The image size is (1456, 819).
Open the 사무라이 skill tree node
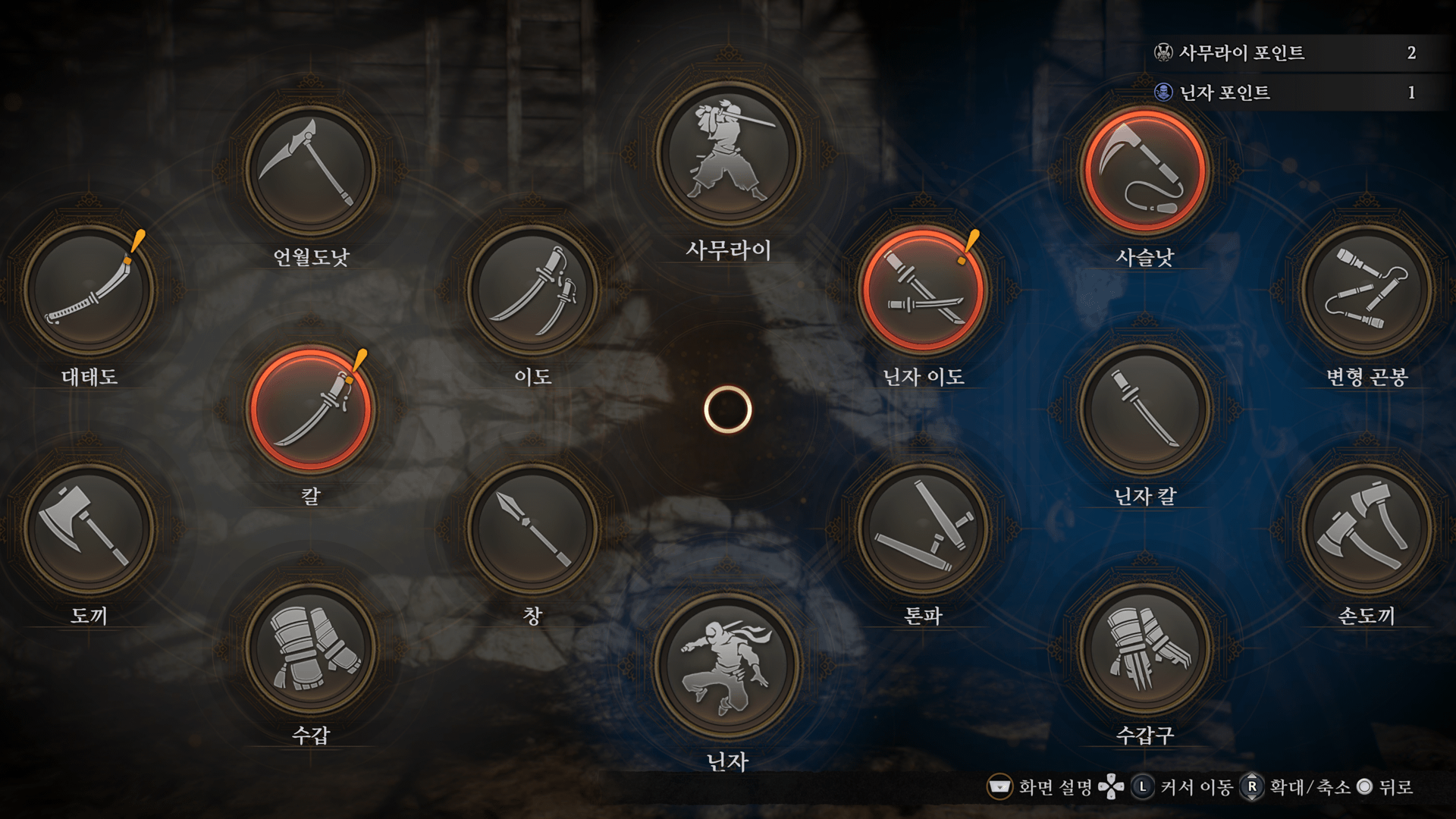click(x=728, y=155)
